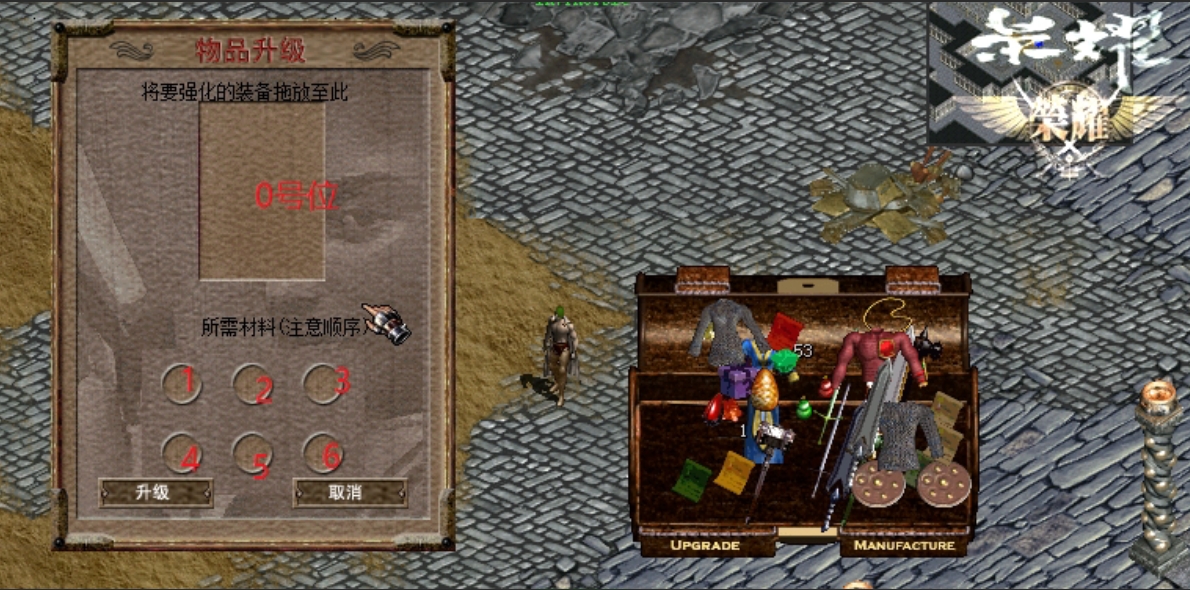1190x590 pixels.
Task: Open the Manufacture button on the chest
Action: pos(905,545)
